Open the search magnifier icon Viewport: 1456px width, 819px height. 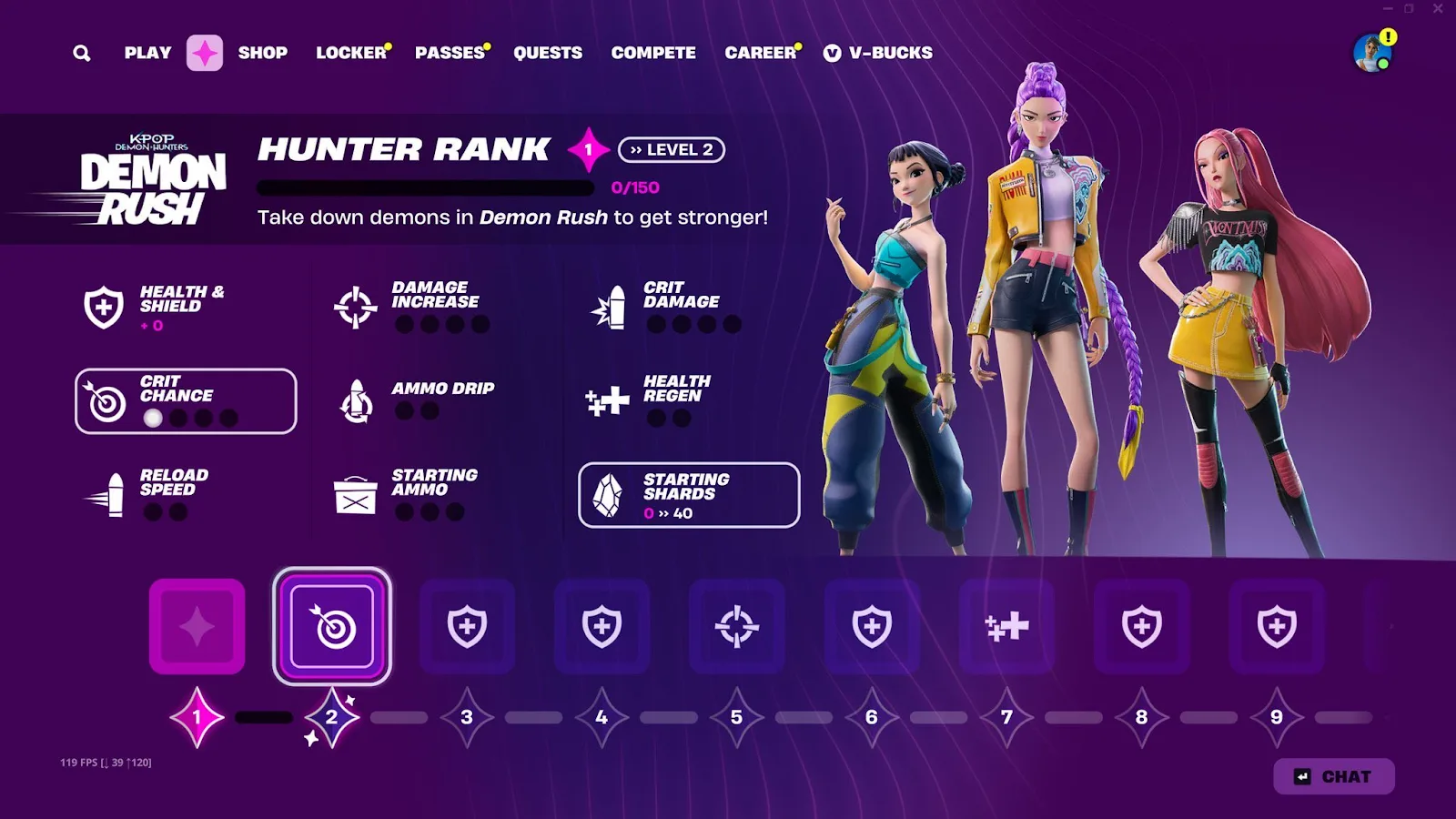click(x=82, y=53)
